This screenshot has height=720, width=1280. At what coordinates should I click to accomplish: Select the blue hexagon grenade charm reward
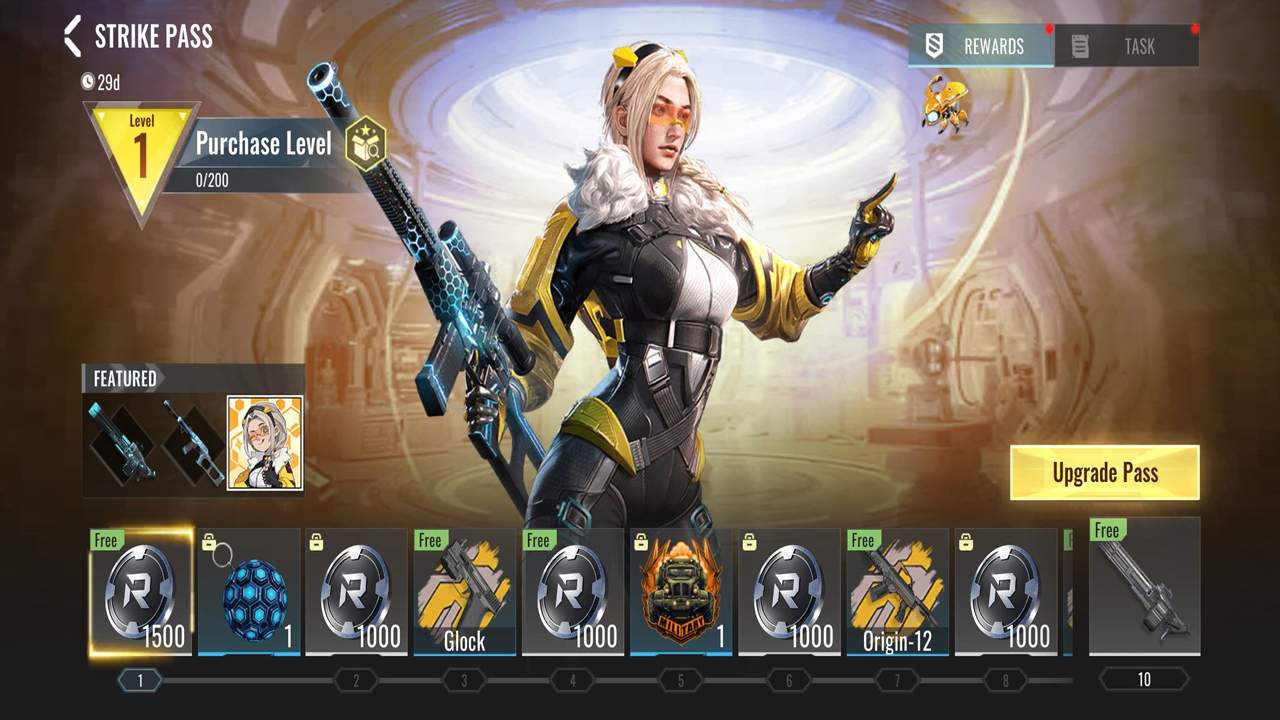[249, 592]
